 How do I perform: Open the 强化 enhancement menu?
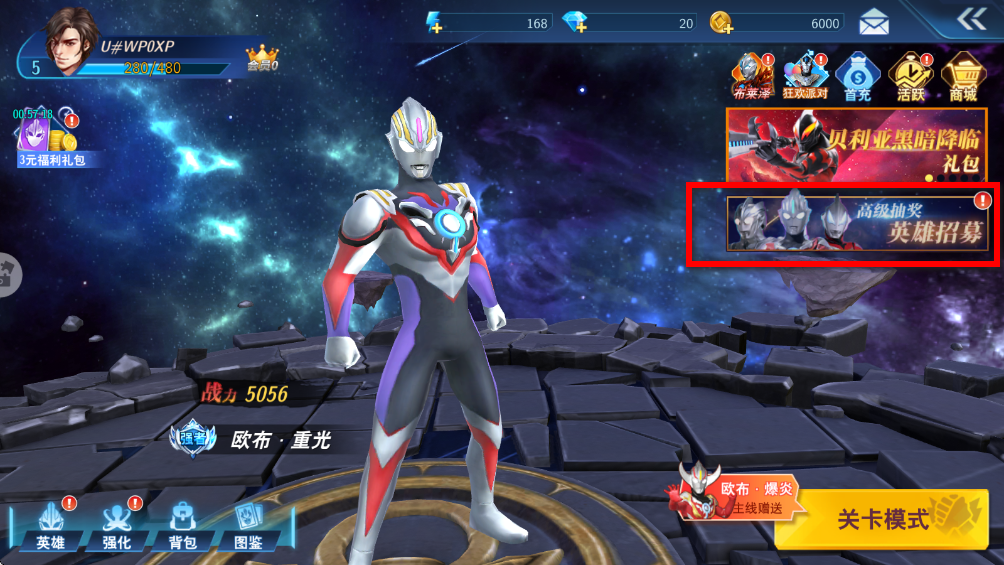pyautogui.click(x=117, y=524)
